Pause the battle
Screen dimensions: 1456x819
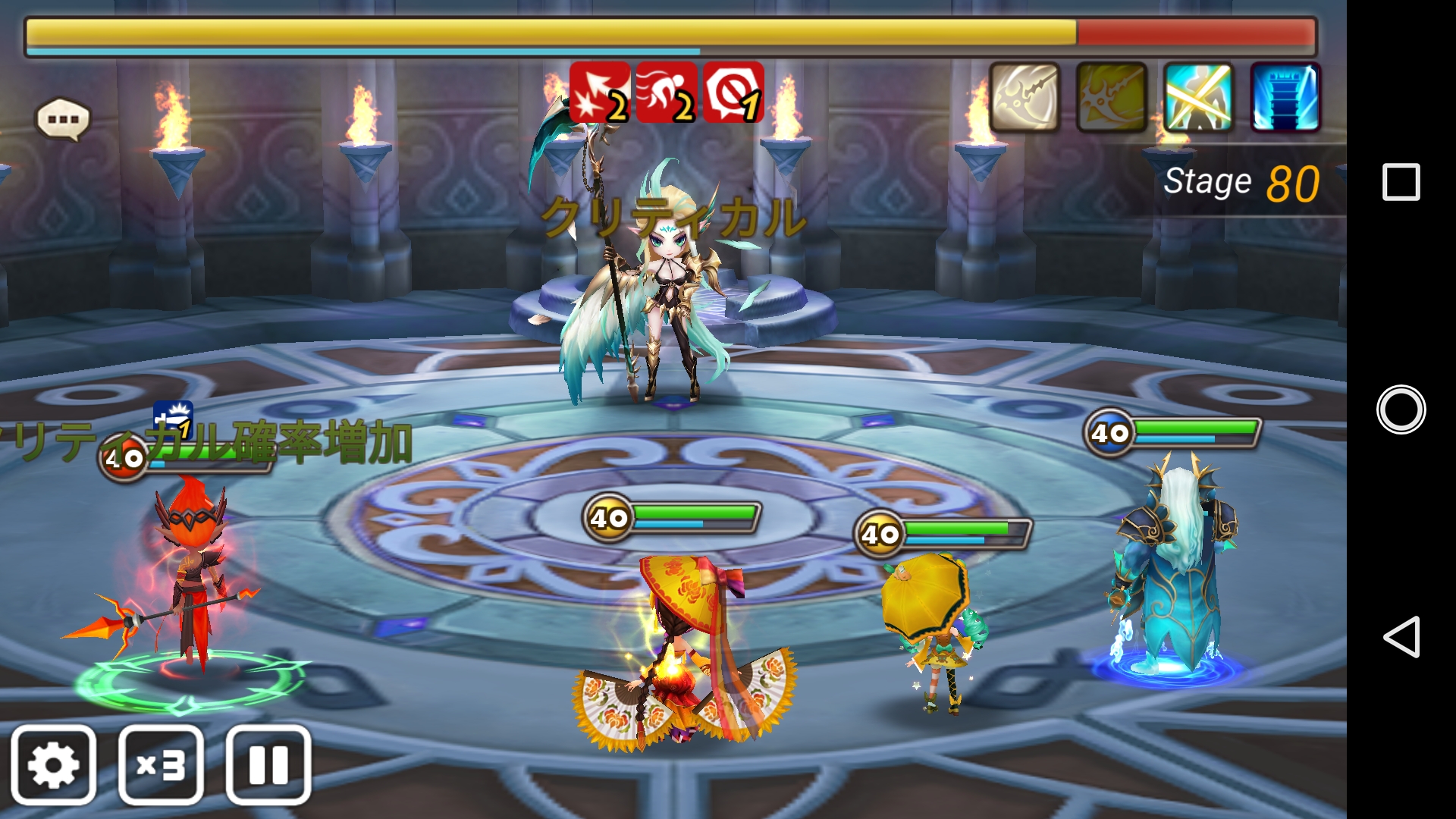[268, 764]
